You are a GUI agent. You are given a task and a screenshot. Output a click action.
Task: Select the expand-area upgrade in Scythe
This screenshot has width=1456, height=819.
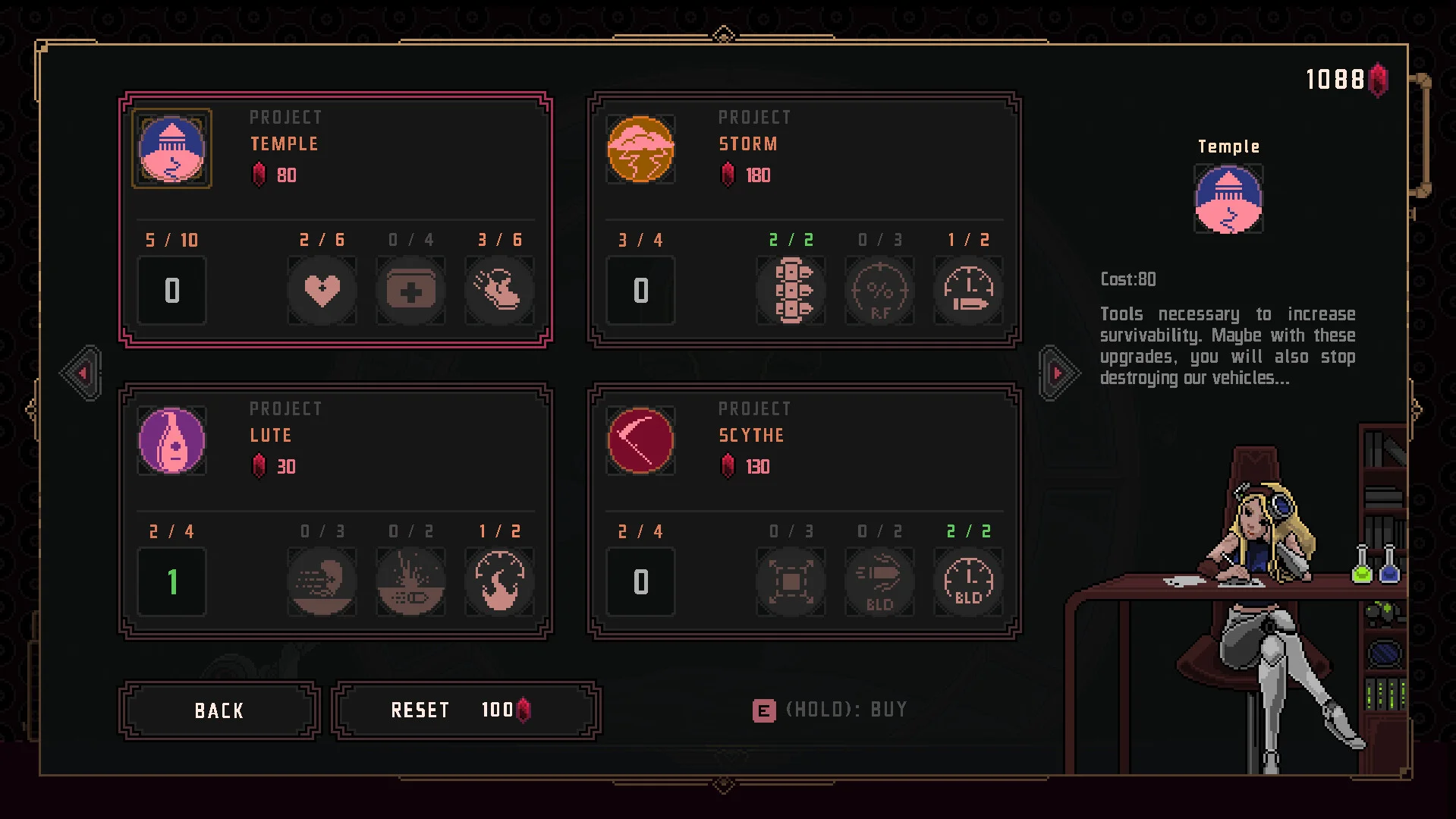click(x=791, y=581)
